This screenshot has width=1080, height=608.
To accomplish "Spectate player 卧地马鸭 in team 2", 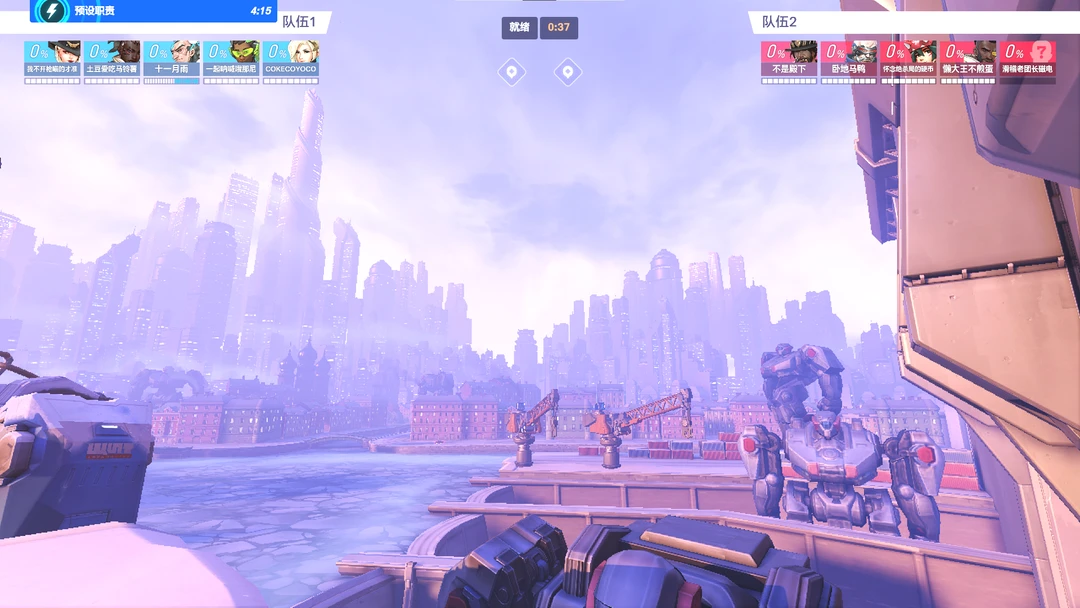I will (x=849, y=61).
